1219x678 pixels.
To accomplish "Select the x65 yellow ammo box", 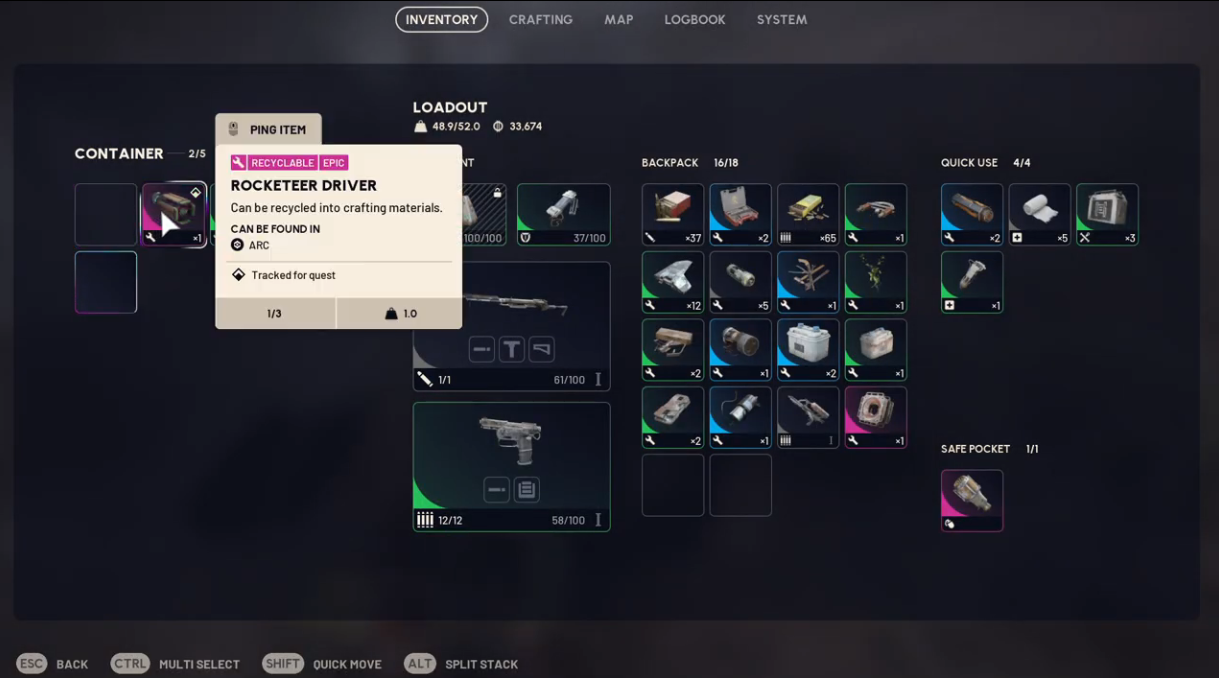I will coord(808,214).
